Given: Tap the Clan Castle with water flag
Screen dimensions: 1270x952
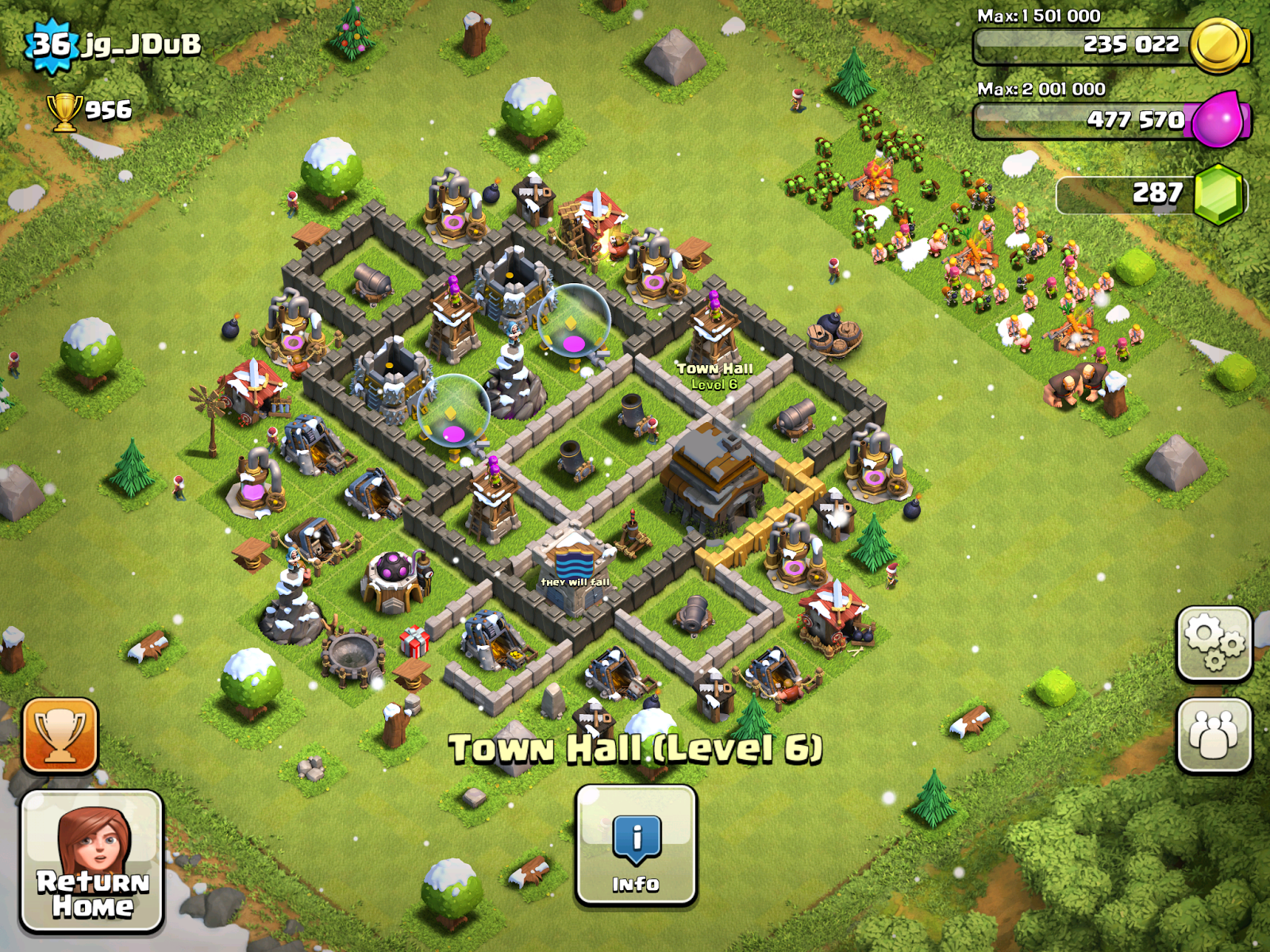Looking at the screenshot, I should coord(573,567).
